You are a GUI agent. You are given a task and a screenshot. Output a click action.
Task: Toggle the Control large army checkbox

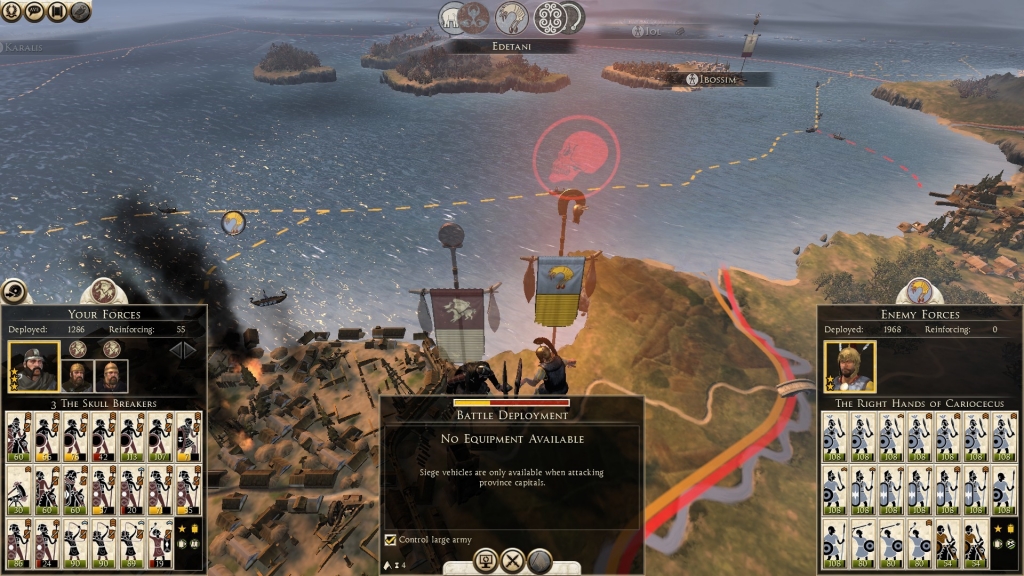(x=391, y=540)
